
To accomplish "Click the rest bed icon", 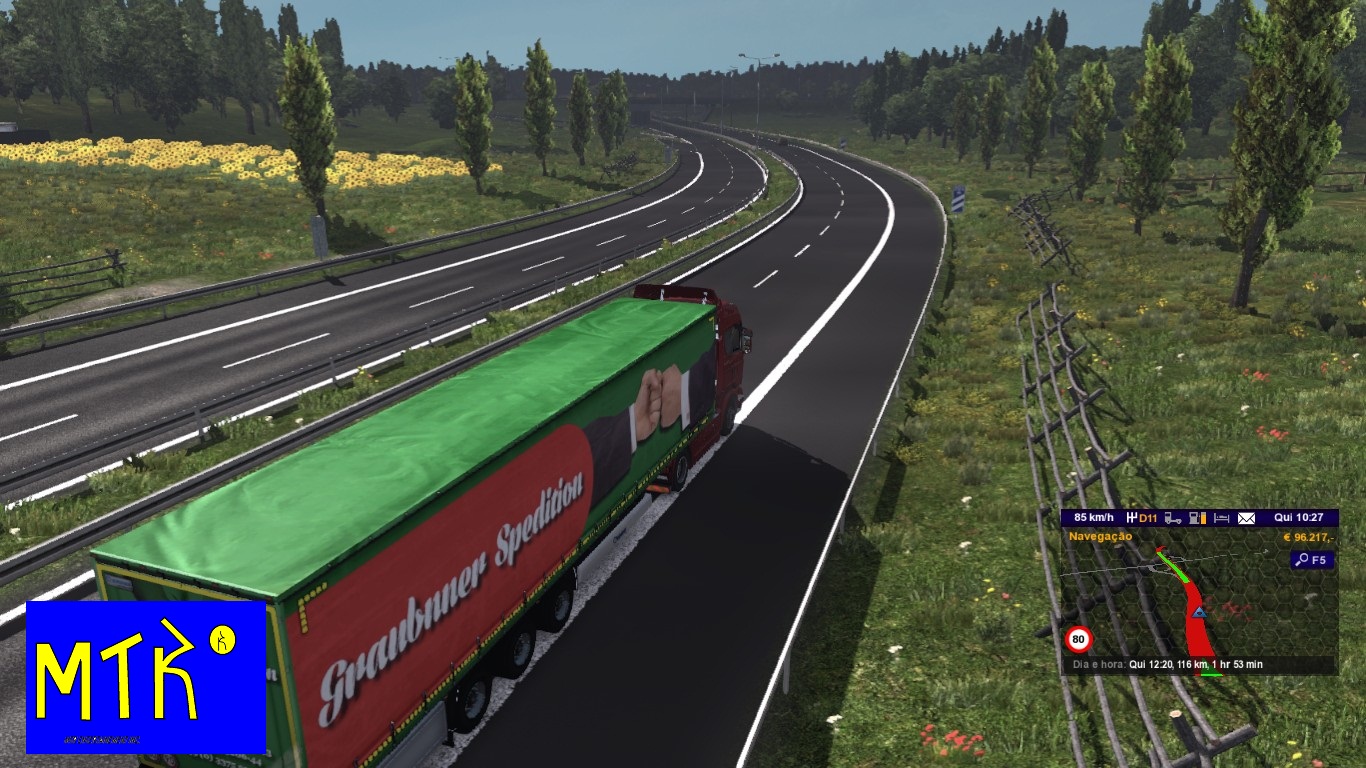I will (1220, 519).
